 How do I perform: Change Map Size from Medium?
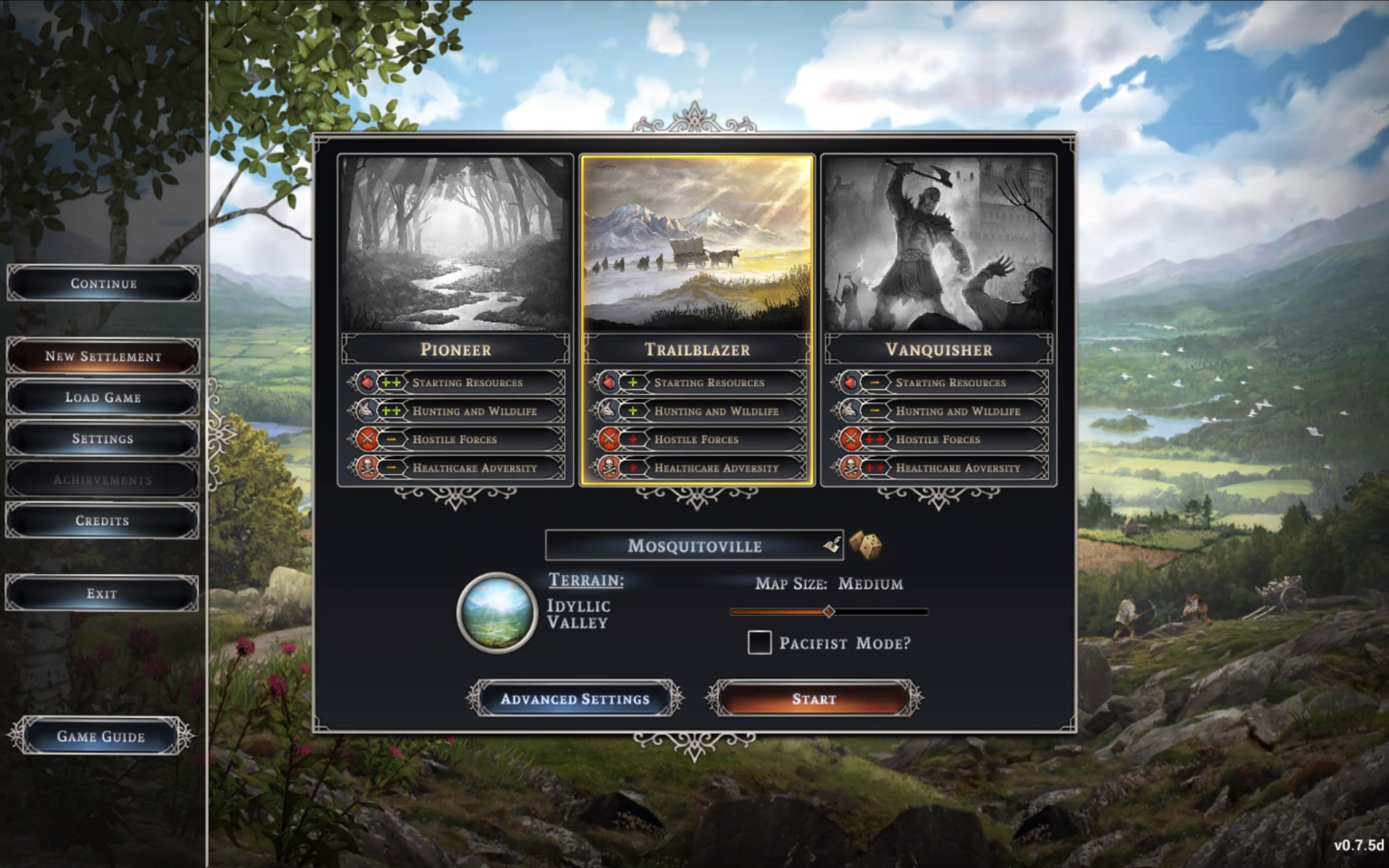click(x=827, y=611)
